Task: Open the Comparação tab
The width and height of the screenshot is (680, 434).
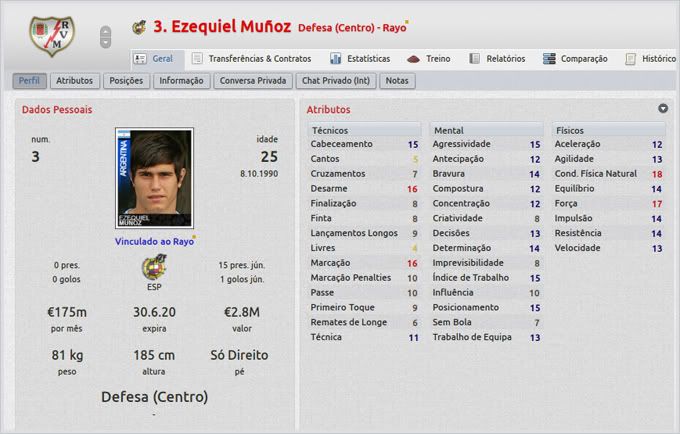Action: pyautogui.click(x=575, y=59)
